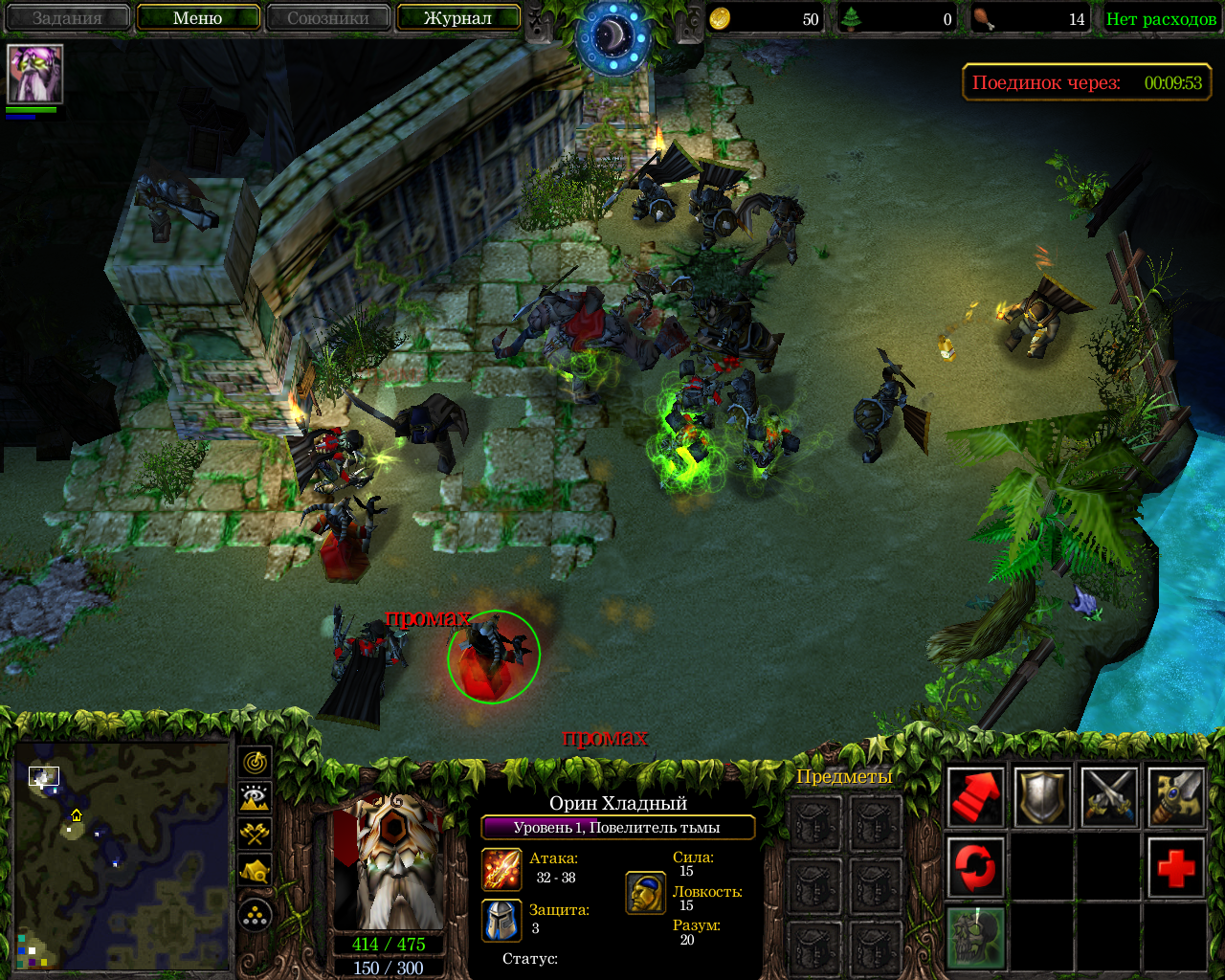
Task: Activate the Patrol command (circular arrows)
Action: [976, 867]
